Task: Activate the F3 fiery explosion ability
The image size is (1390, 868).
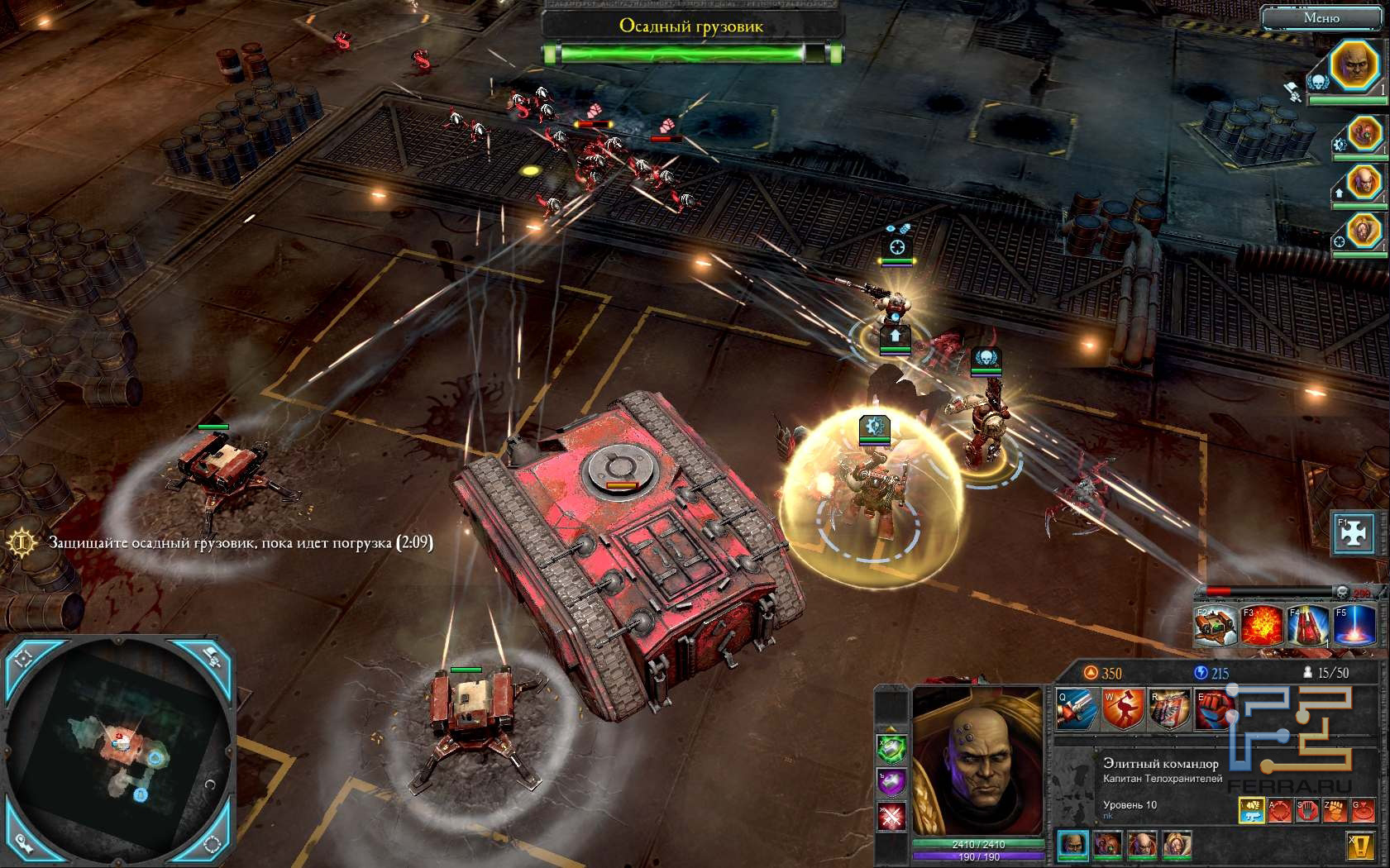Action: click(1260, 625)
